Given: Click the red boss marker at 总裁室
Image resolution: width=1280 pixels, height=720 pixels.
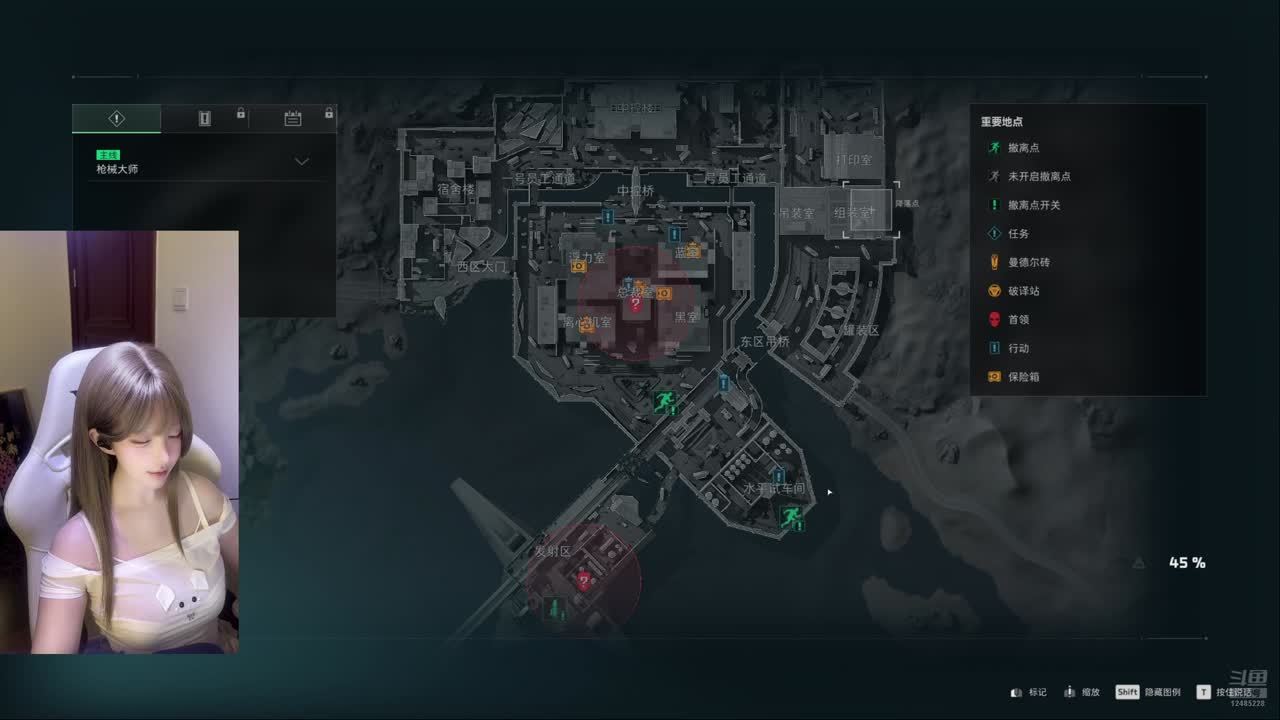Looking at the screenshot, I should (635, 304).
